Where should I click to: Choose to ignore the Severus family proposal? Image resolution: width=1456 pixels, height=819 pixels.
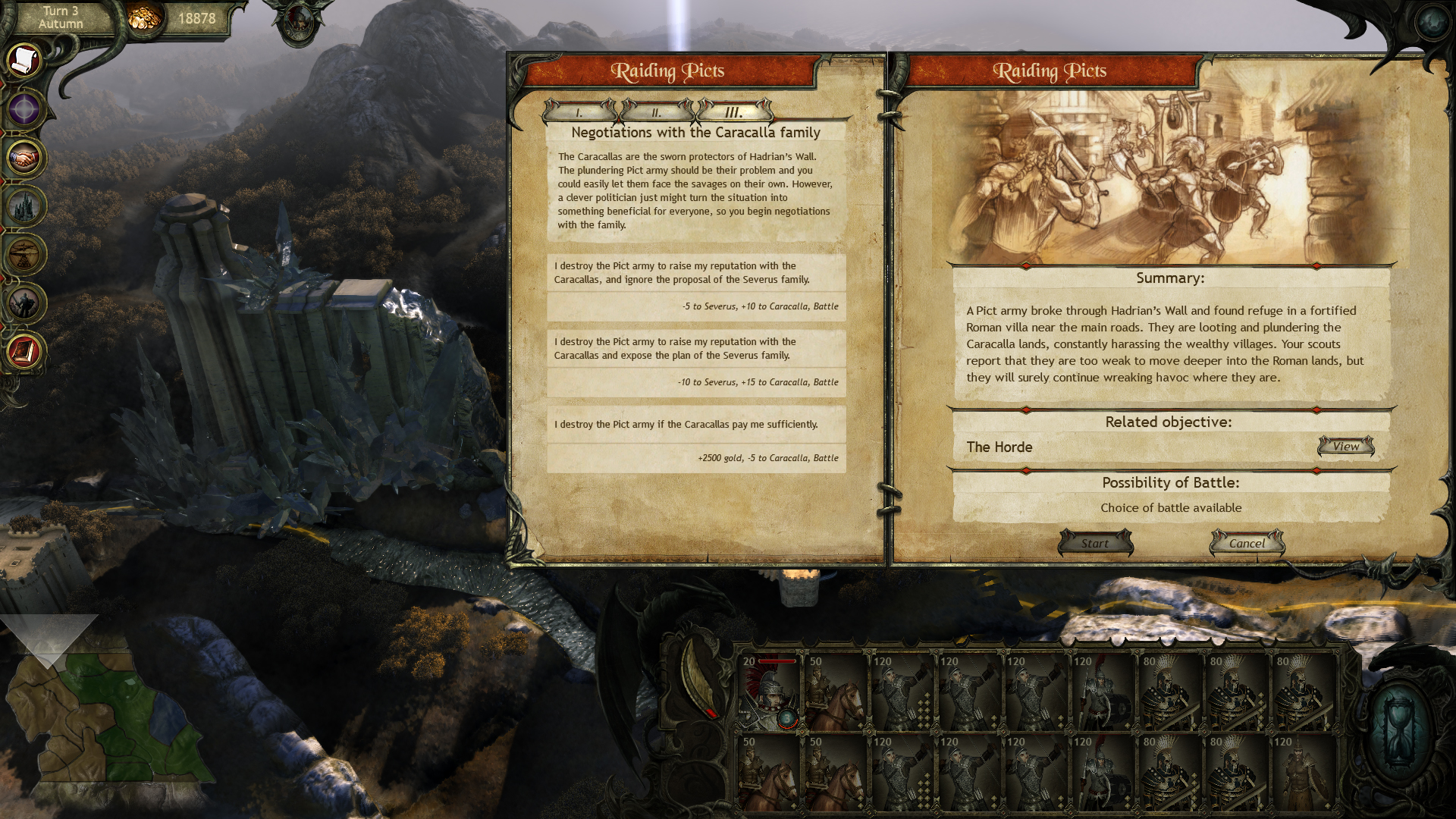click(696, 286)
